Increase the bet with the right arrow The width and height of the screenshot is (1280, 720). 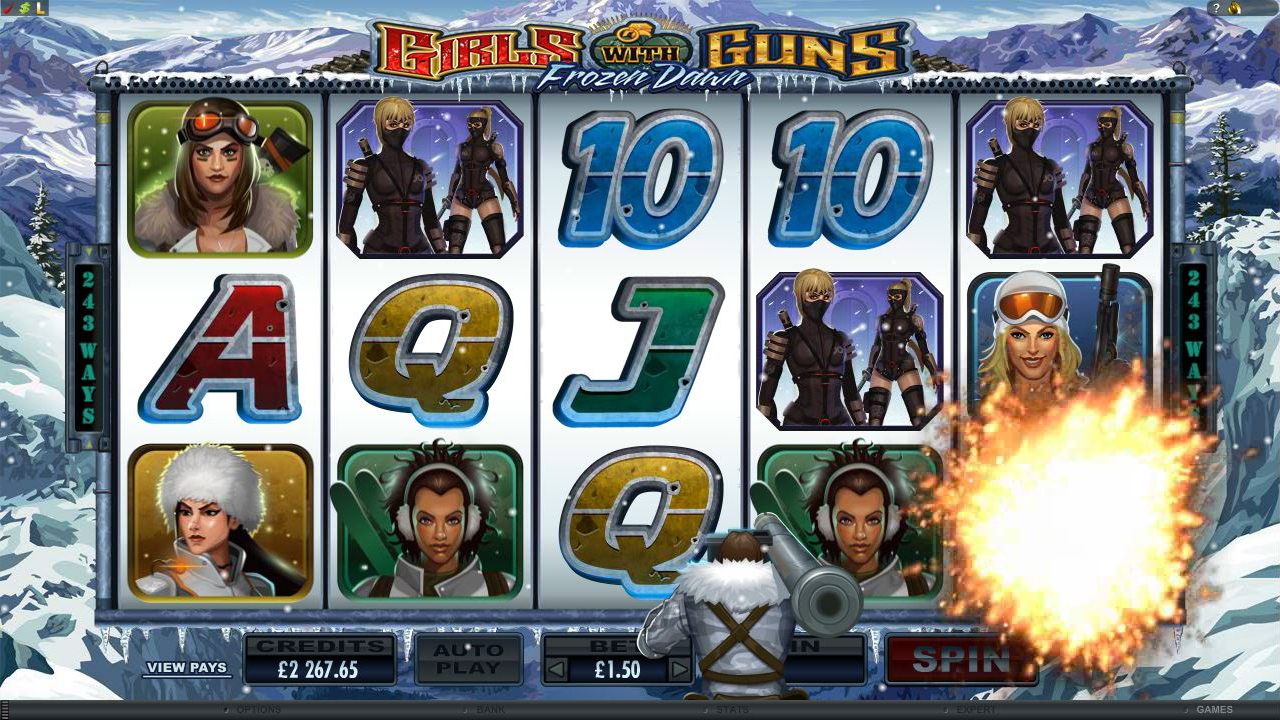[679, 670]
